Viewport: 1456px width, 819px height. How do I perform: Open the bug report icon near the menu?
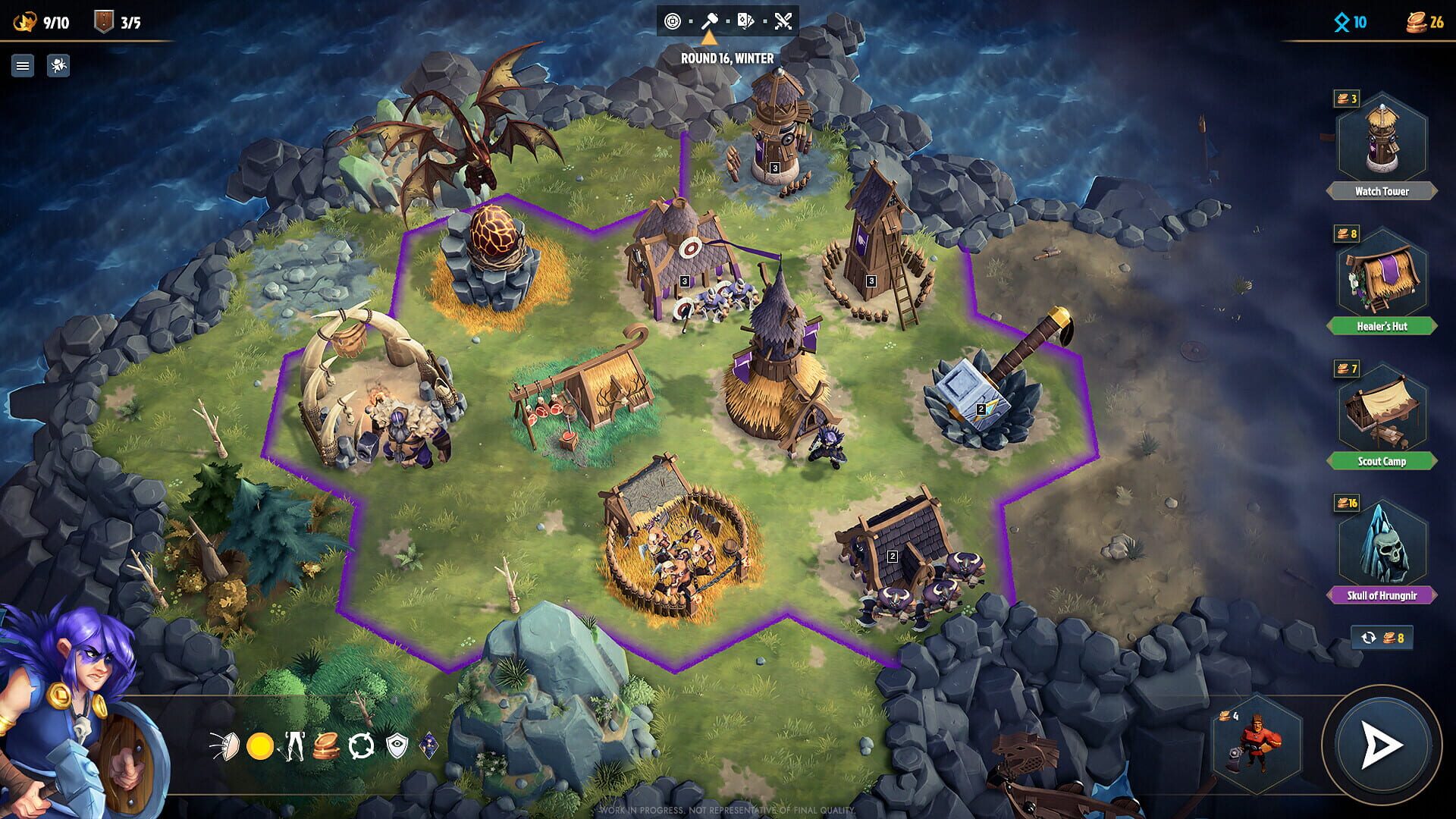(58, 66)
